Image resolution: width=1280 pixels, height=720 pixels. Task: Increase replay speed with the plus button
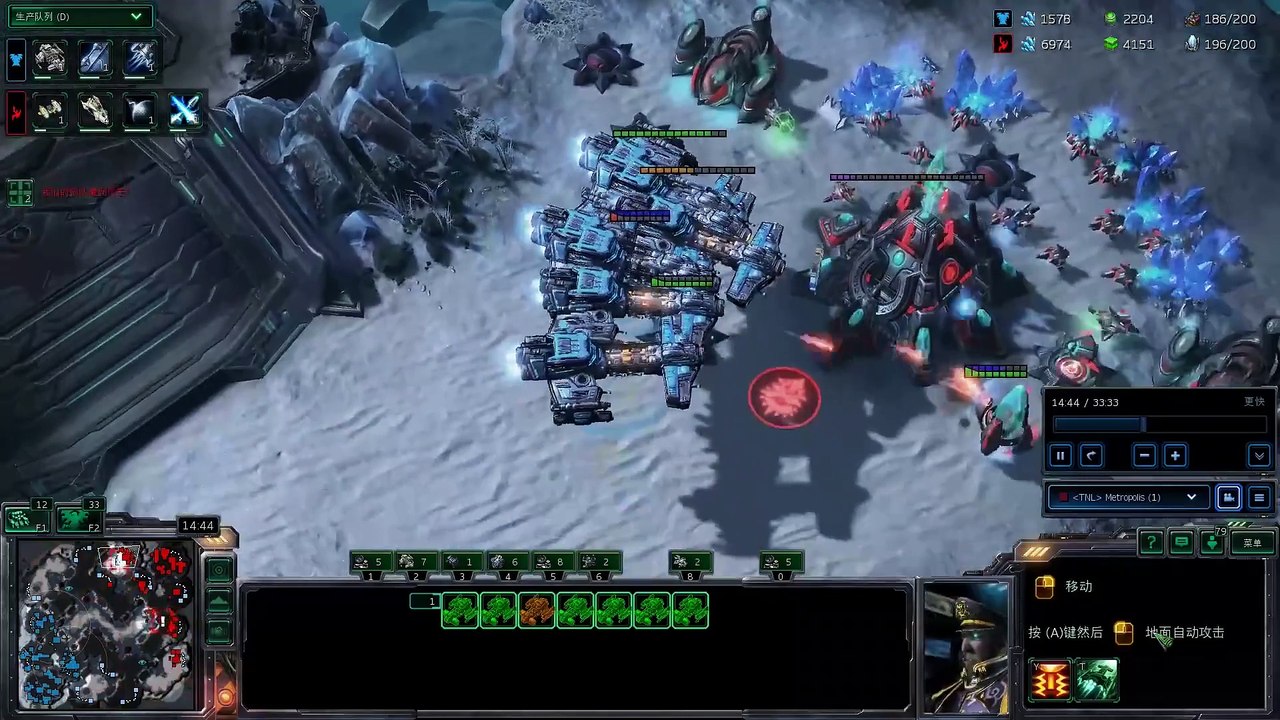pyautogui.click(x=1175, y=456)
